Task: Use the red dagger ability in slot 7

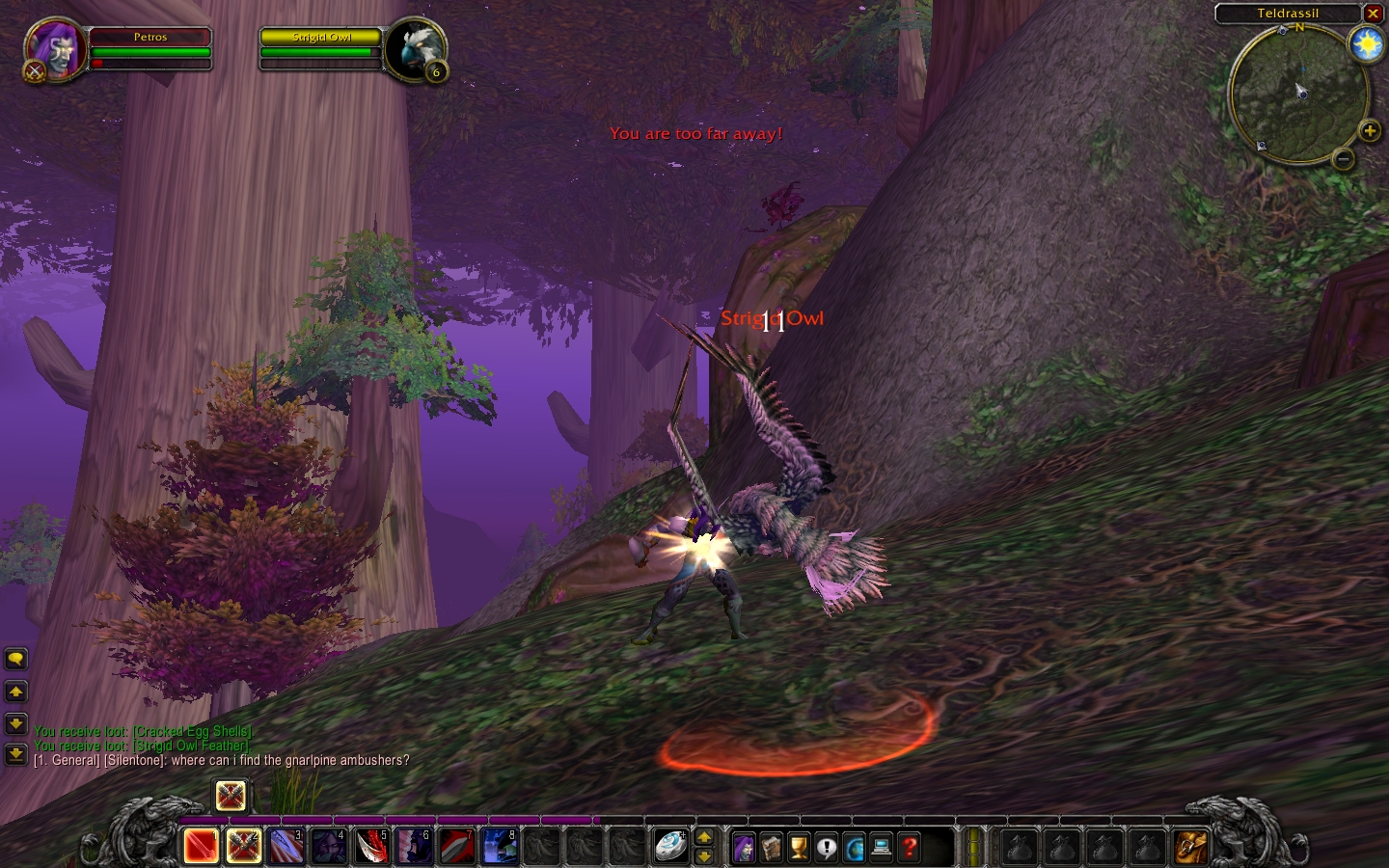Action: (x=456, y=846)
